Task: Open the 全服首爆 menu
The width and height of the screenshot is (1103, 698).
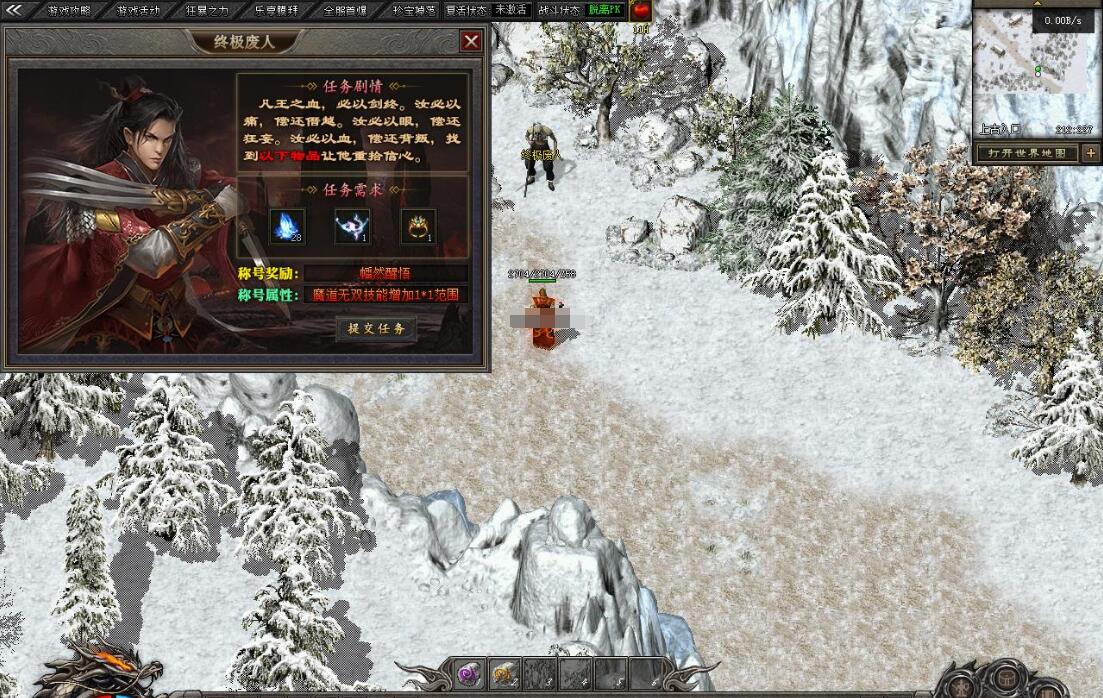Action: (345, 10)
